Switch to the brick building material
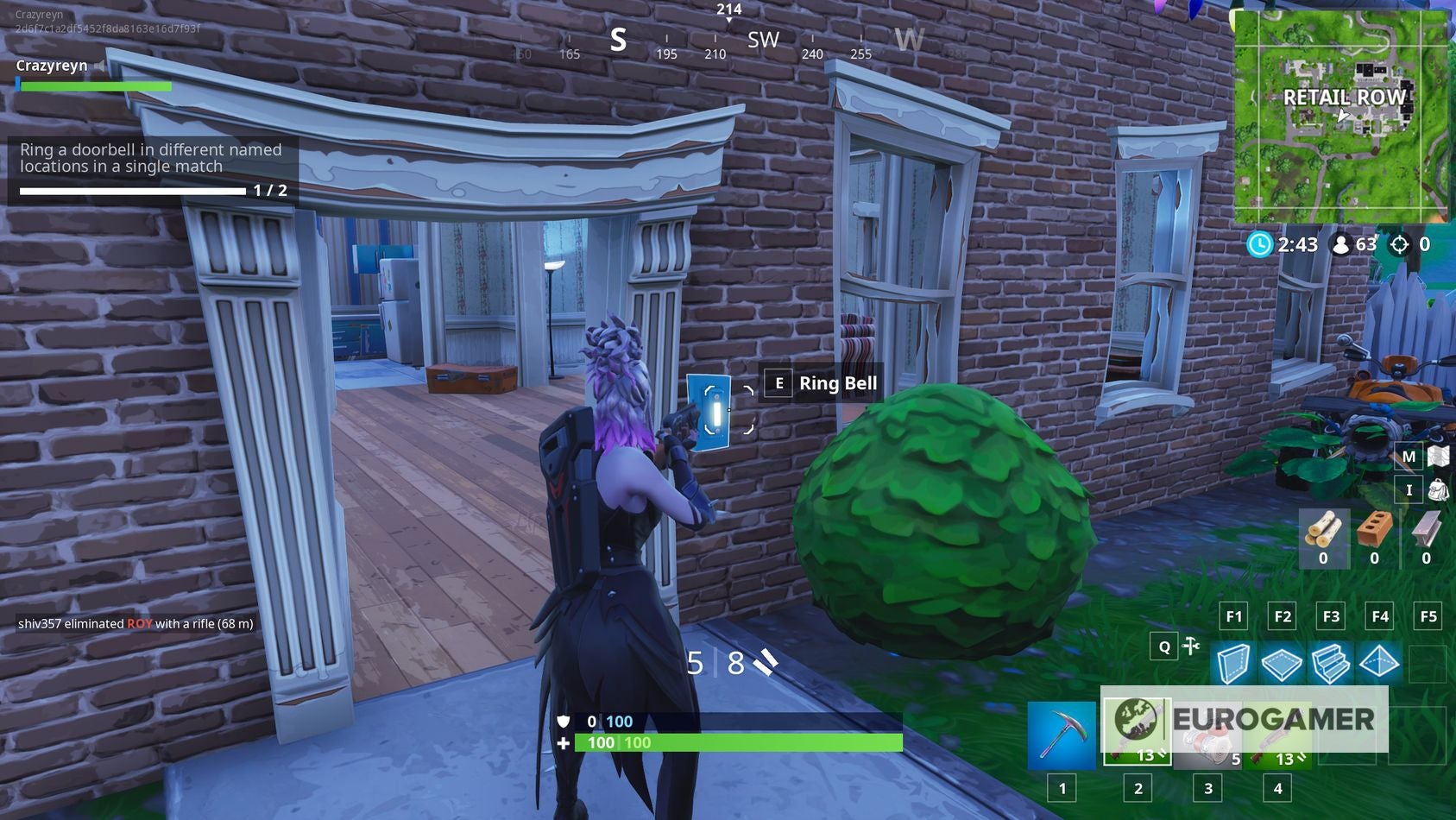Viewport: 1456px width, 820px height. point(1375,537)
